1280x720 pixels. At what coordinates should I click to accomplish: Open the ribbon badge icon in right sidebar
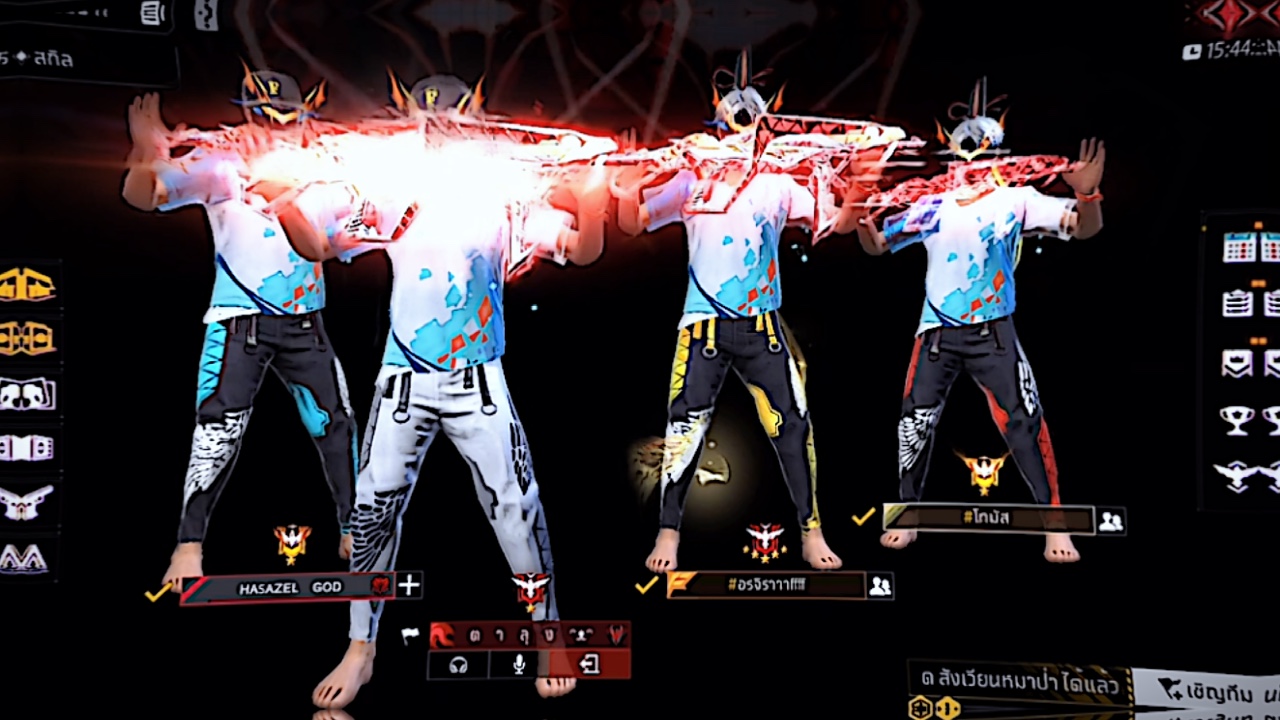(1238, 362)
